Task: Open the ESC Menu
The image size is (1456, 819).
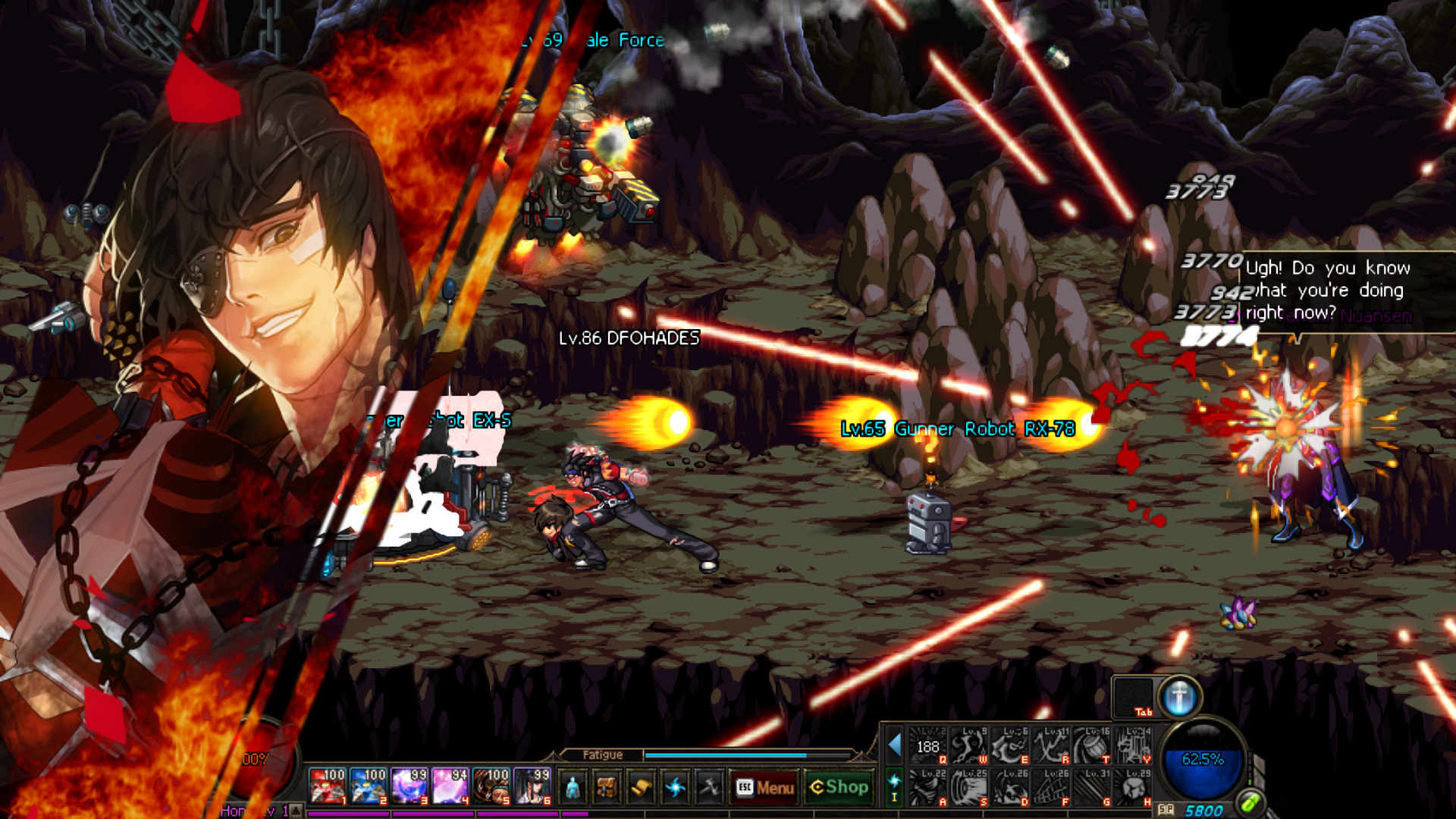Action: [764, 789]
